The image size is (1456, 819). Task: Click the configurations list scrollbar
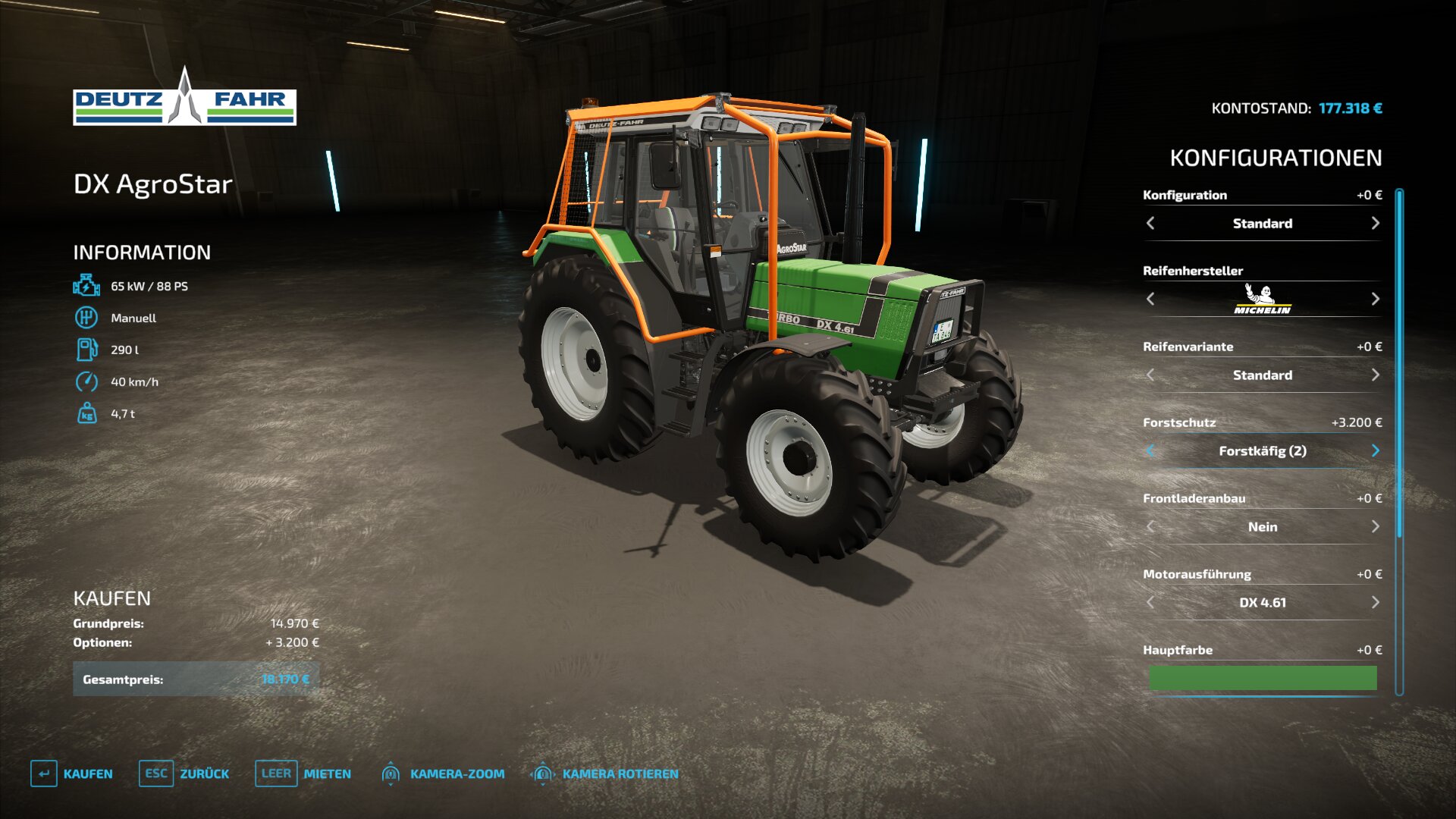pyautogui.click(x=1399, y=364)
